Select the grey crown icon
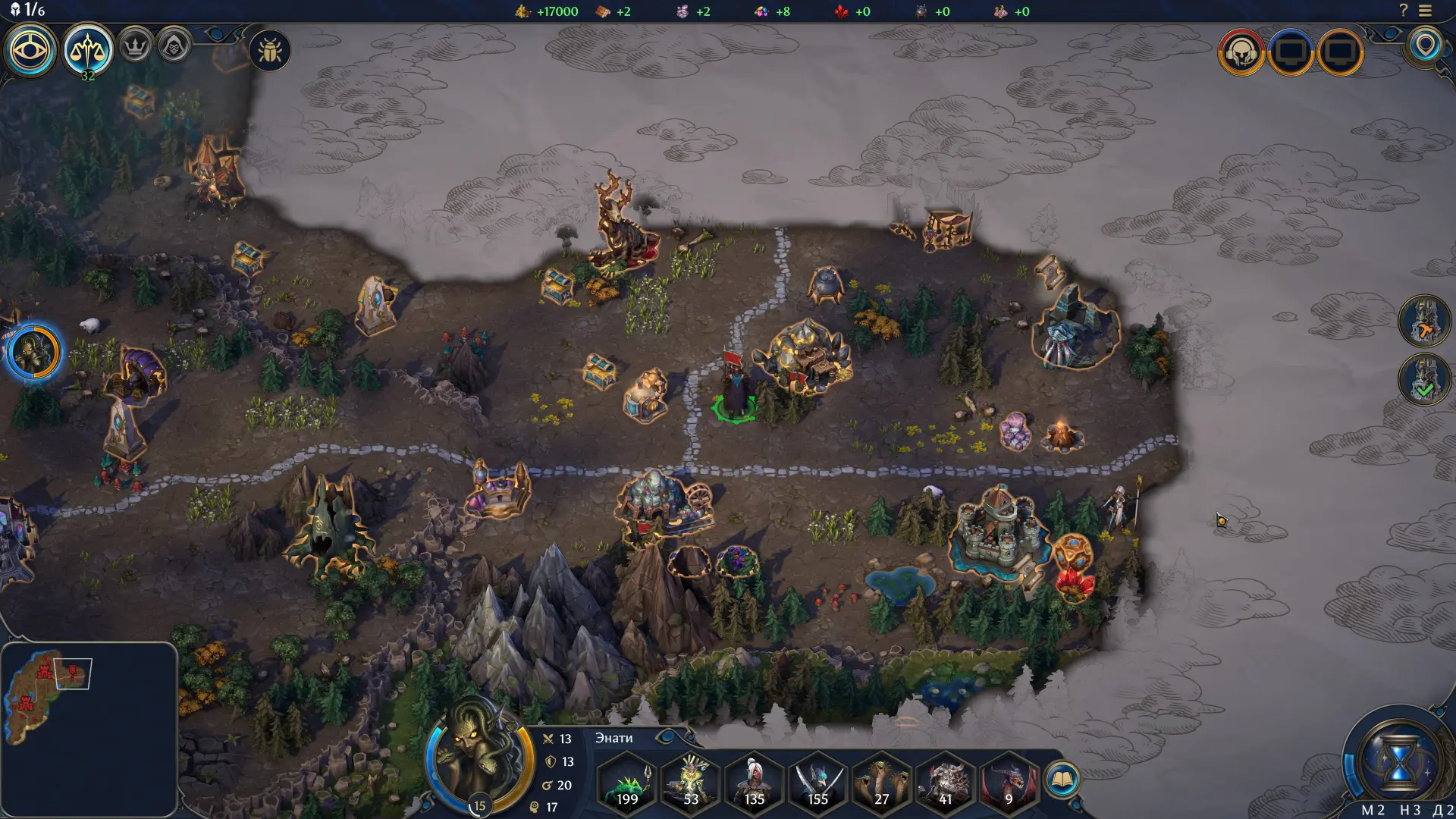 click(x=135, y=46)
